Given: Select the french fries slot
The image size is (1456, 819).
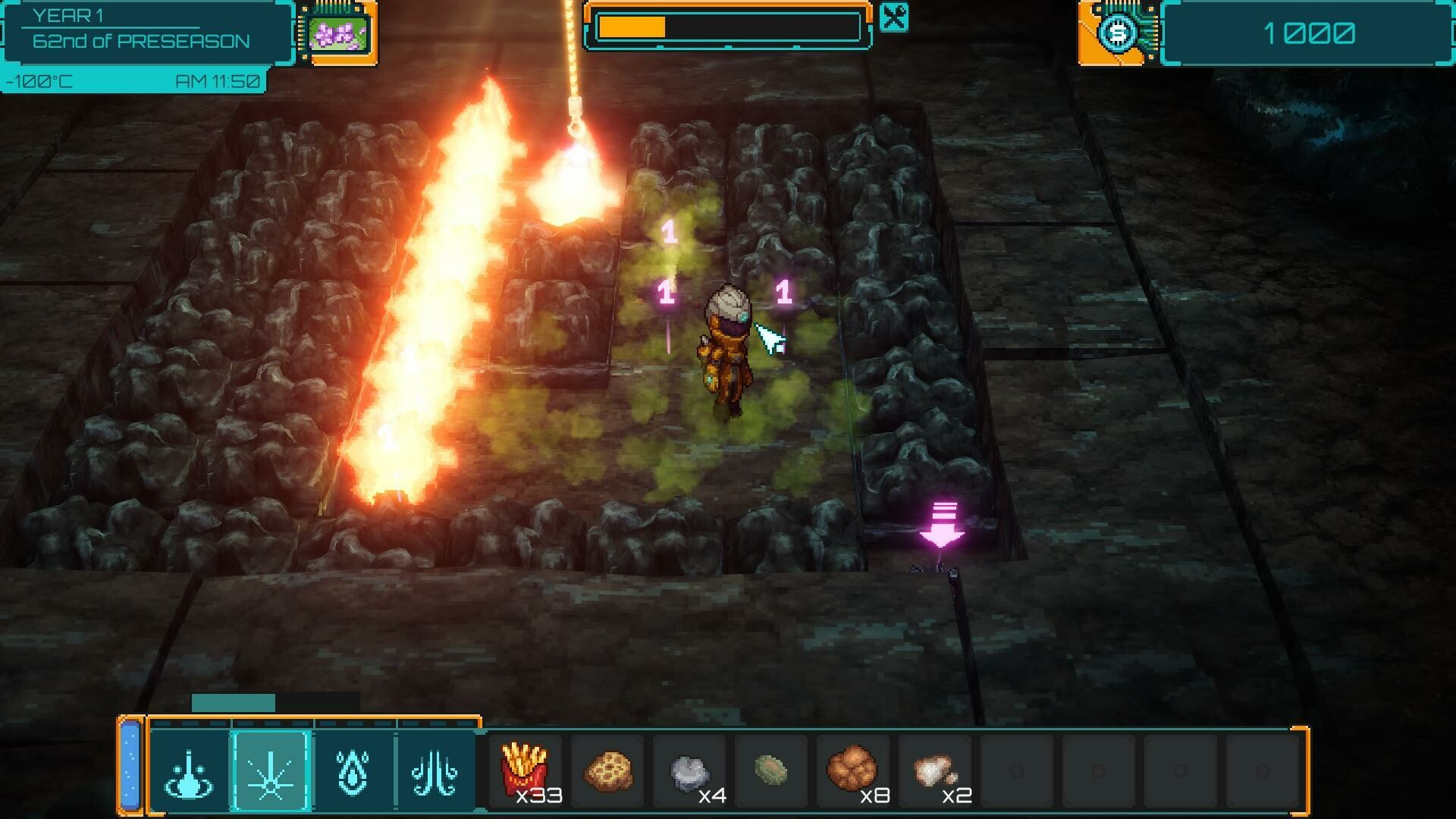Looking at the screenshot, I should click(525, 770).
